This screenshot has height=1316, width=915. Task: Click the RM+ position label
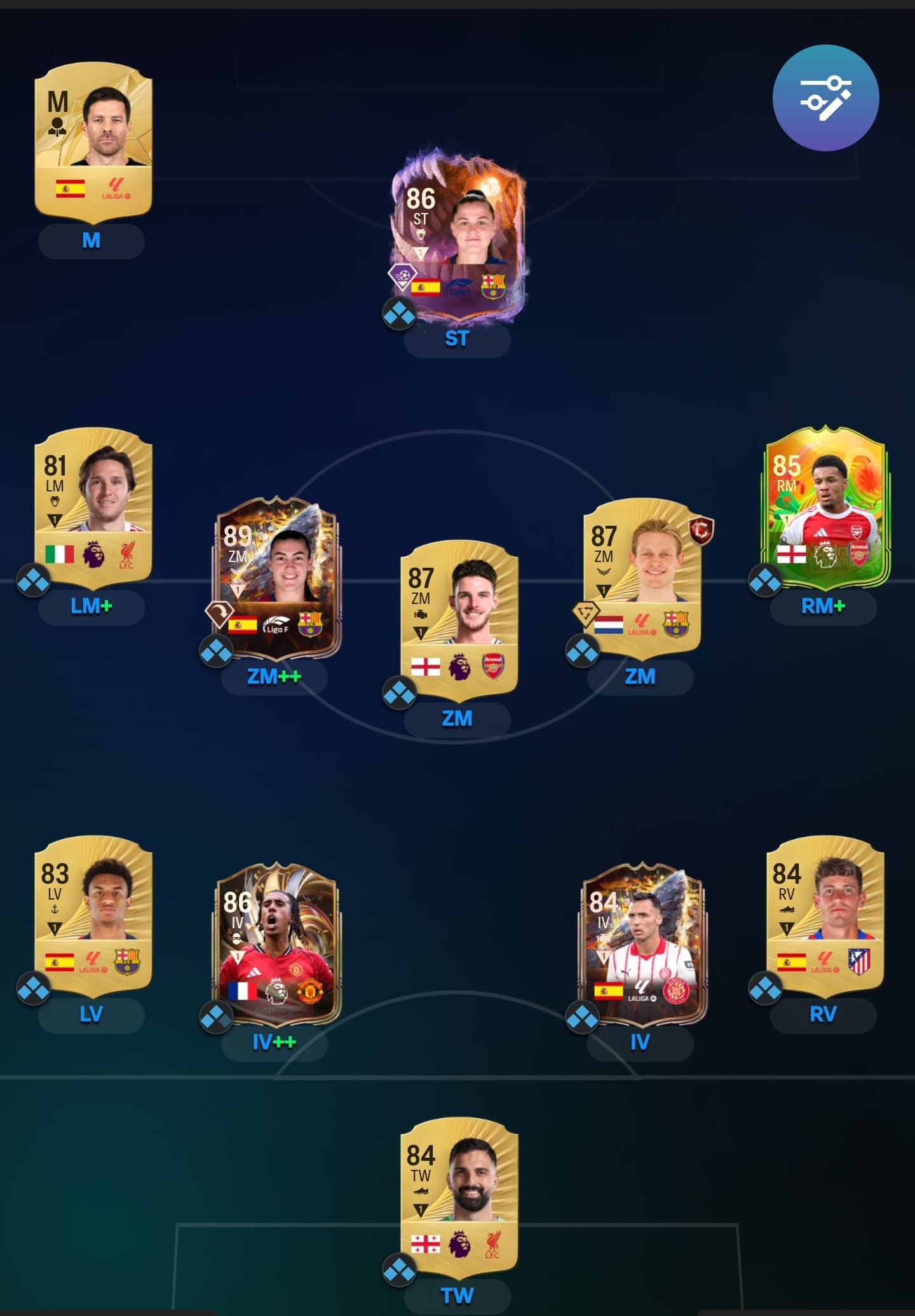823,607
